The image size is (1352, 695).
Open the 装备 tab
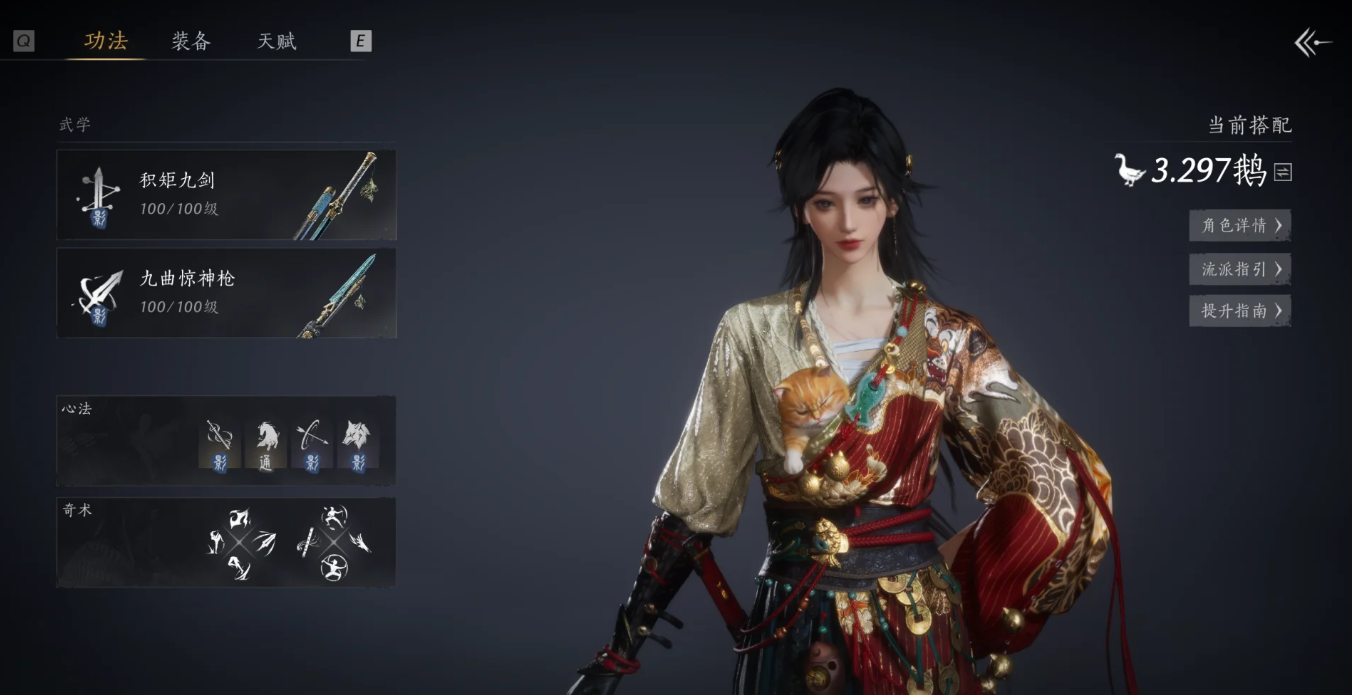pos(191,41)
